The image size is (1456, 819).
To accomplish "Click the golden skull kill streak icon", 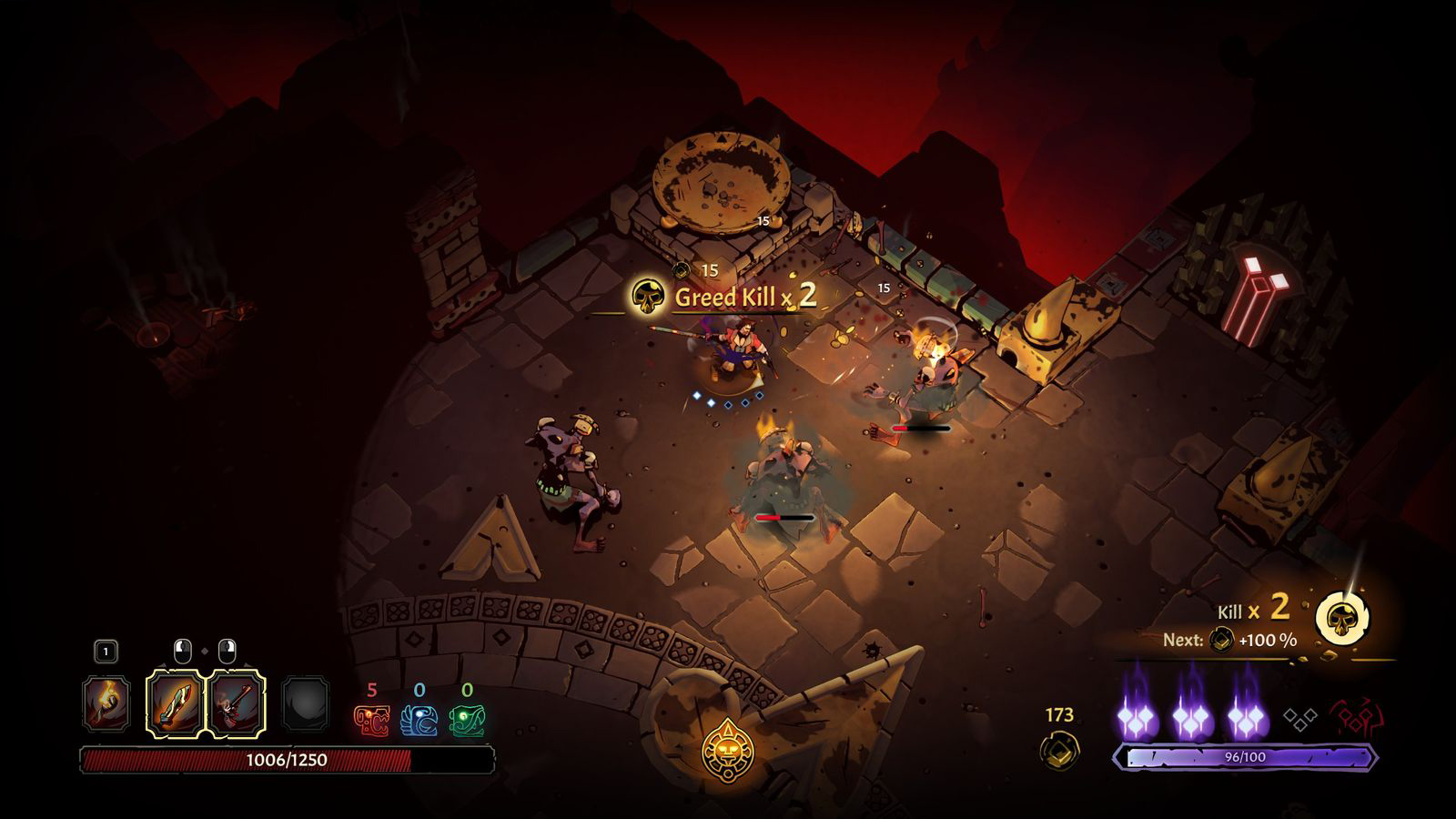I will point(1342,620).
